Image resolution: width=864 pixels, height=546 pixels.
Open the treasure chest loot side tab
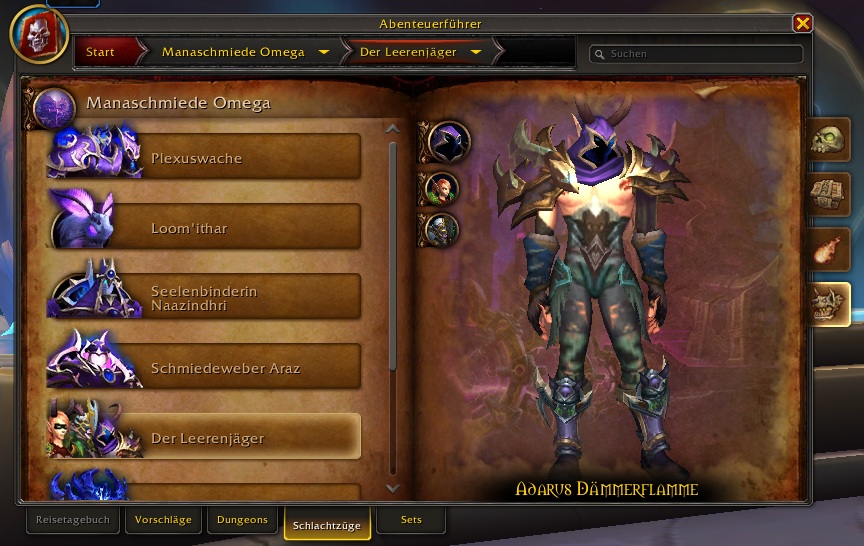pos(830,195)
